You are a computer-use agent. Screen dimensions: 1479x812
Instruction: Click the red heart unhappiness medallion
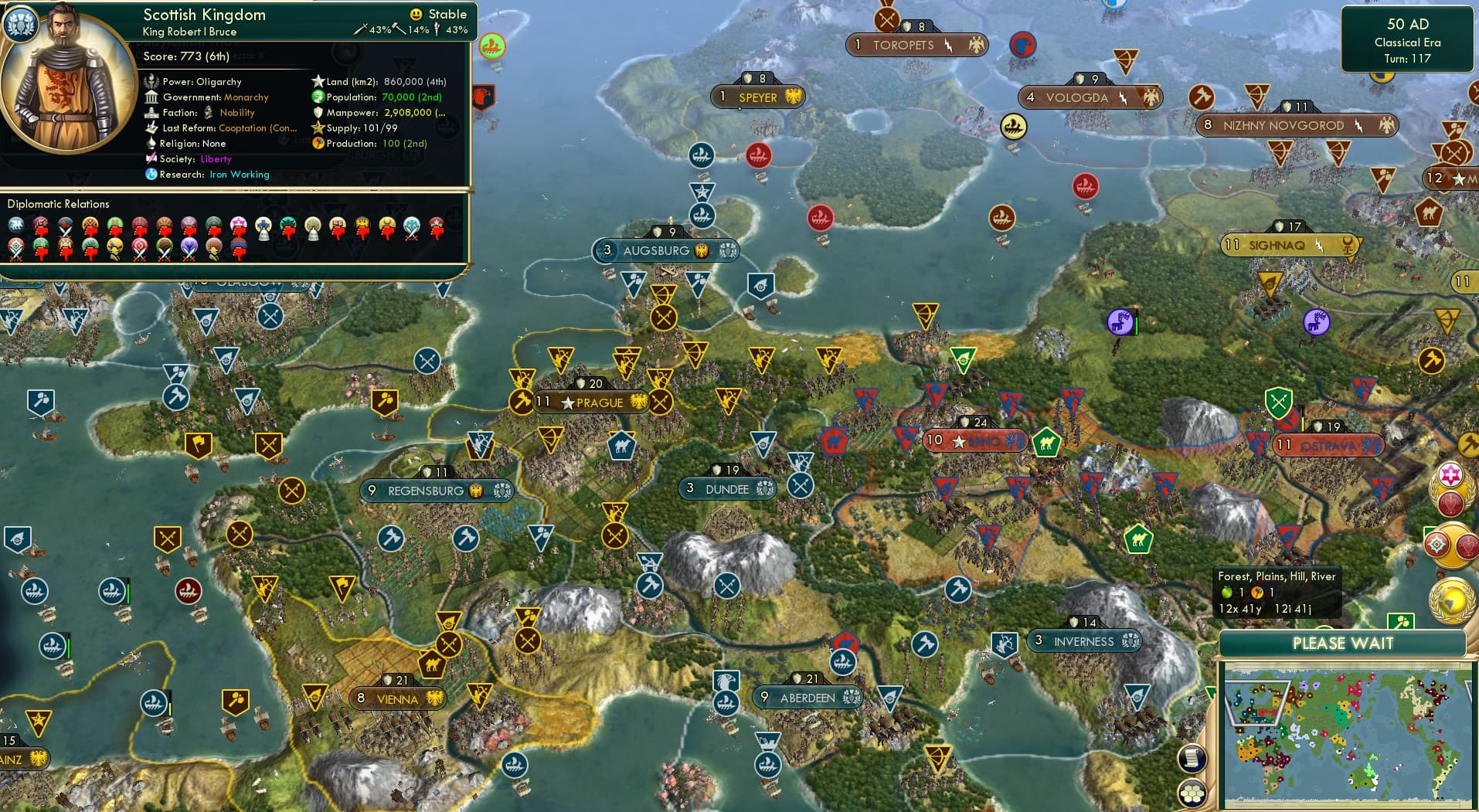click(x=1450, y=504)
